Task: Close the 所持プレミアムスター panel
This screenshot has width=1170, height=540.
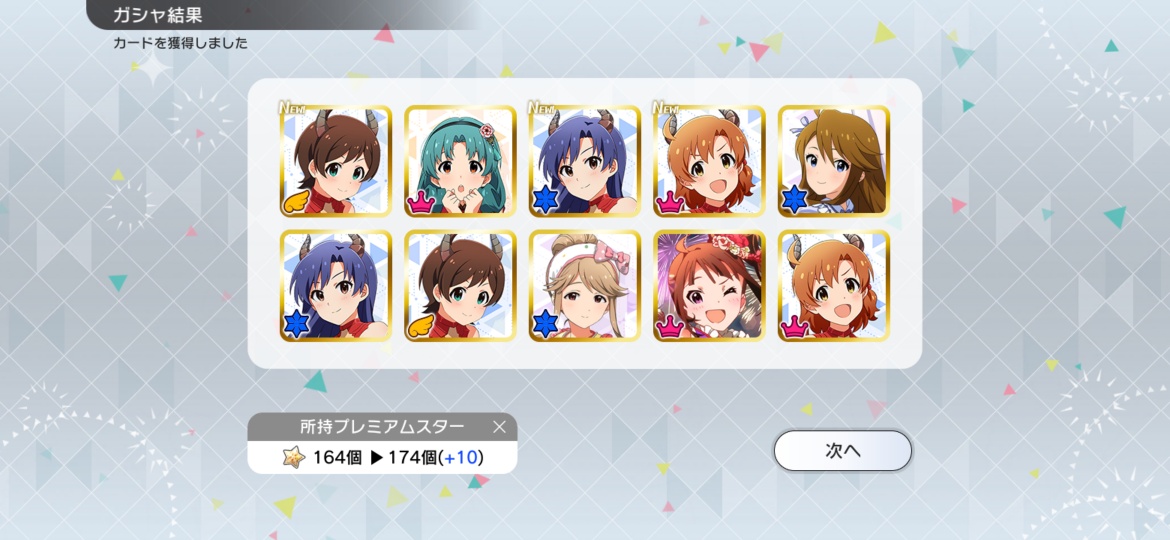Action: point(499,428)
